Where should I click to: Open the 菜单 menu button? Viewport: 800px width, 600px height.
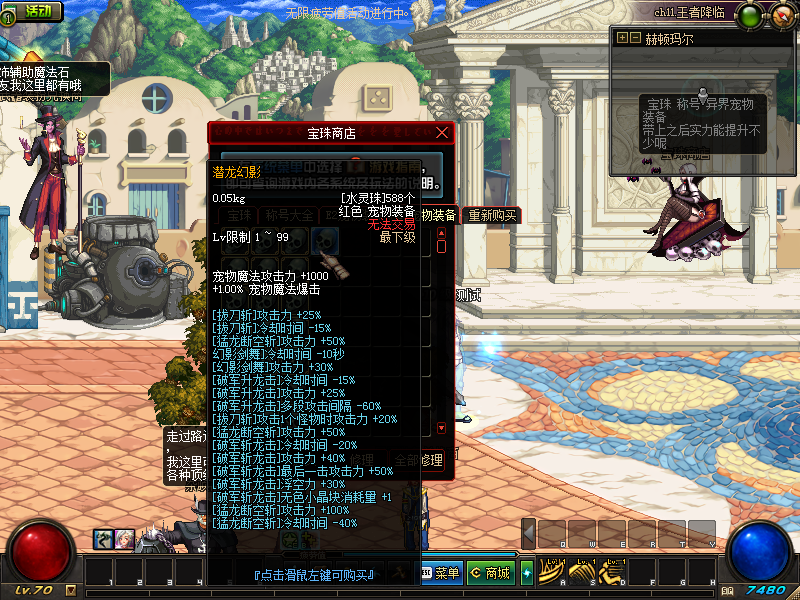(440, 573)
